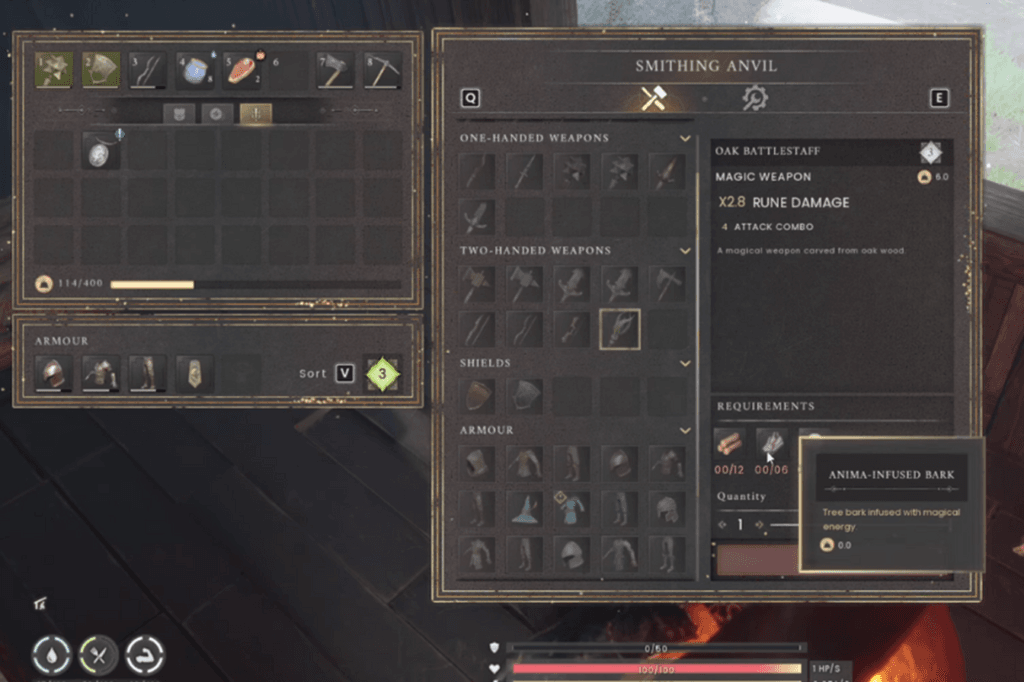Viewport: 1024px width, 682px height.
Task: Click the Anima-Infused Bark requirement icon
Action: (771, 443)
